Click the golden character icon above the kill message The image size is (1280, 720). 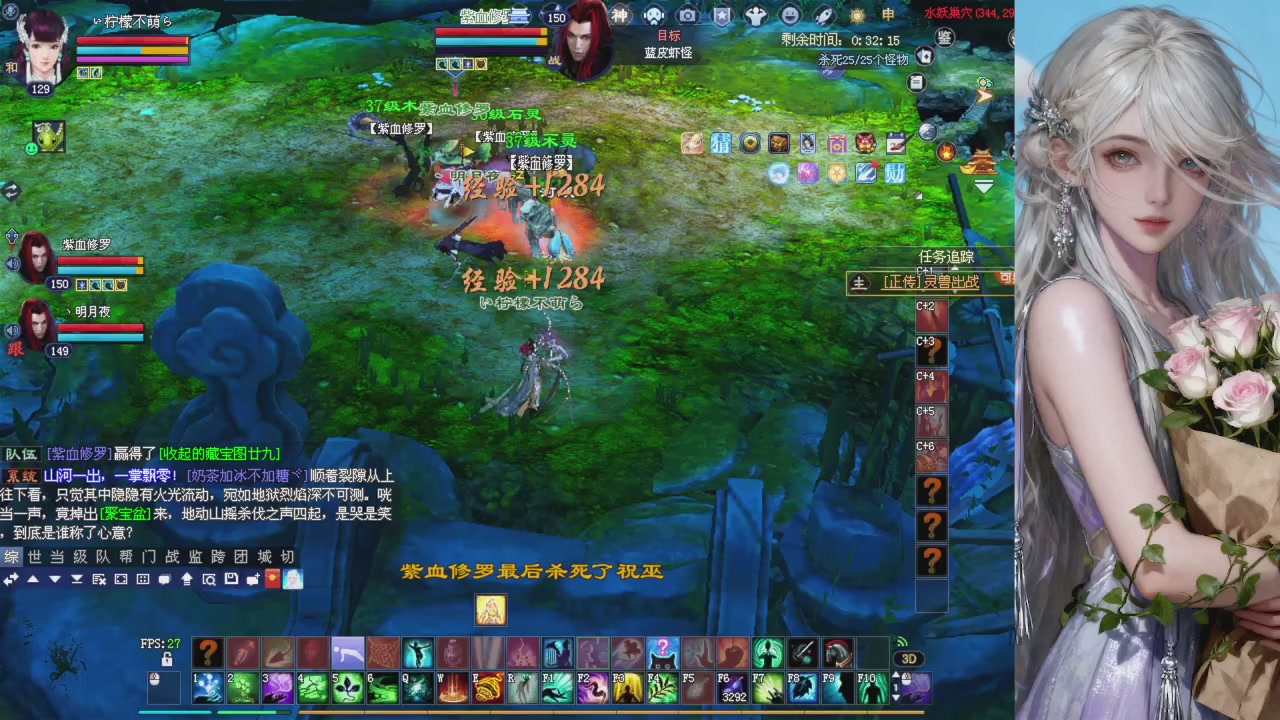click(x=490, y=610)
